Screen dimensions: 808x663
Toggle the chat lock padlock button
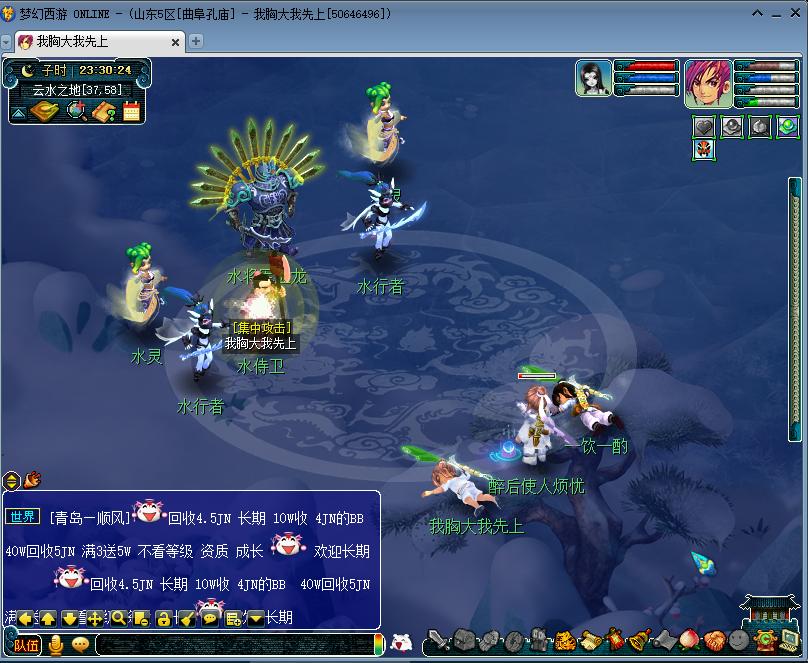[x=163, y=618]
